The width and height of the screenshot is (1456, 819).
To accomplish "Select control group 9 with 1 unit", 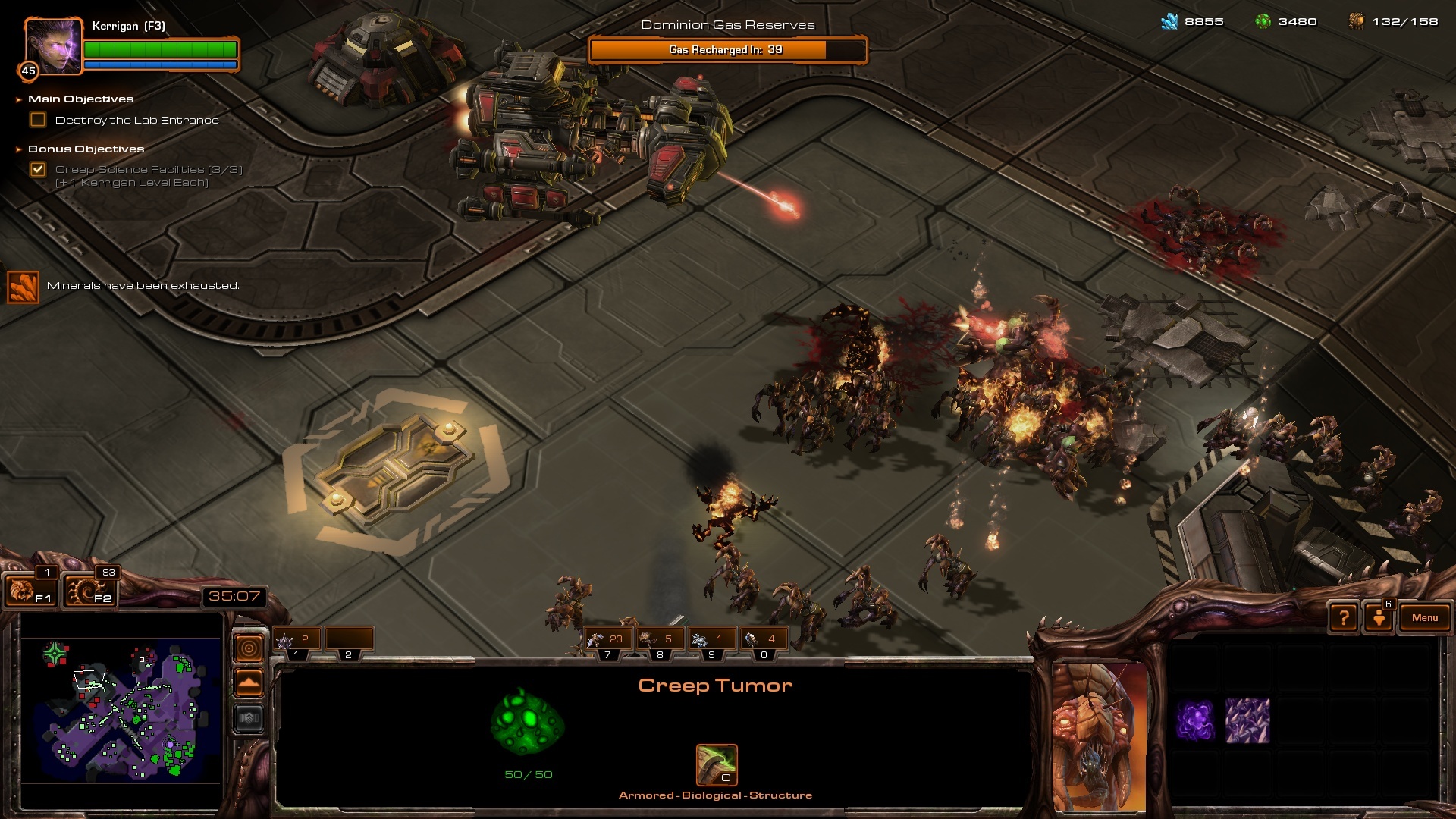I will [x=711, y=641].
